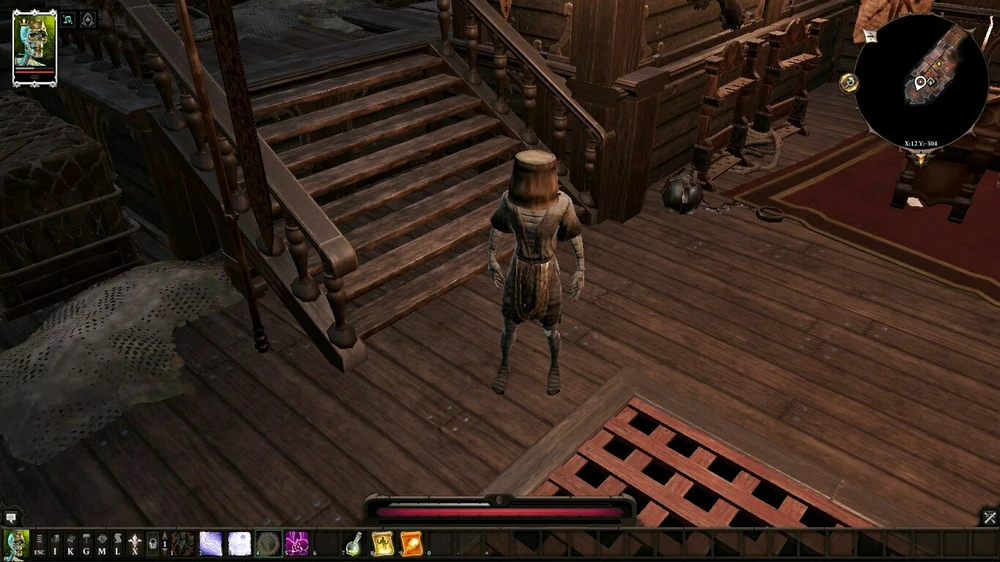Click the gold round button beside the minimap
1000x562 pixels.
(x=850, y=82)
